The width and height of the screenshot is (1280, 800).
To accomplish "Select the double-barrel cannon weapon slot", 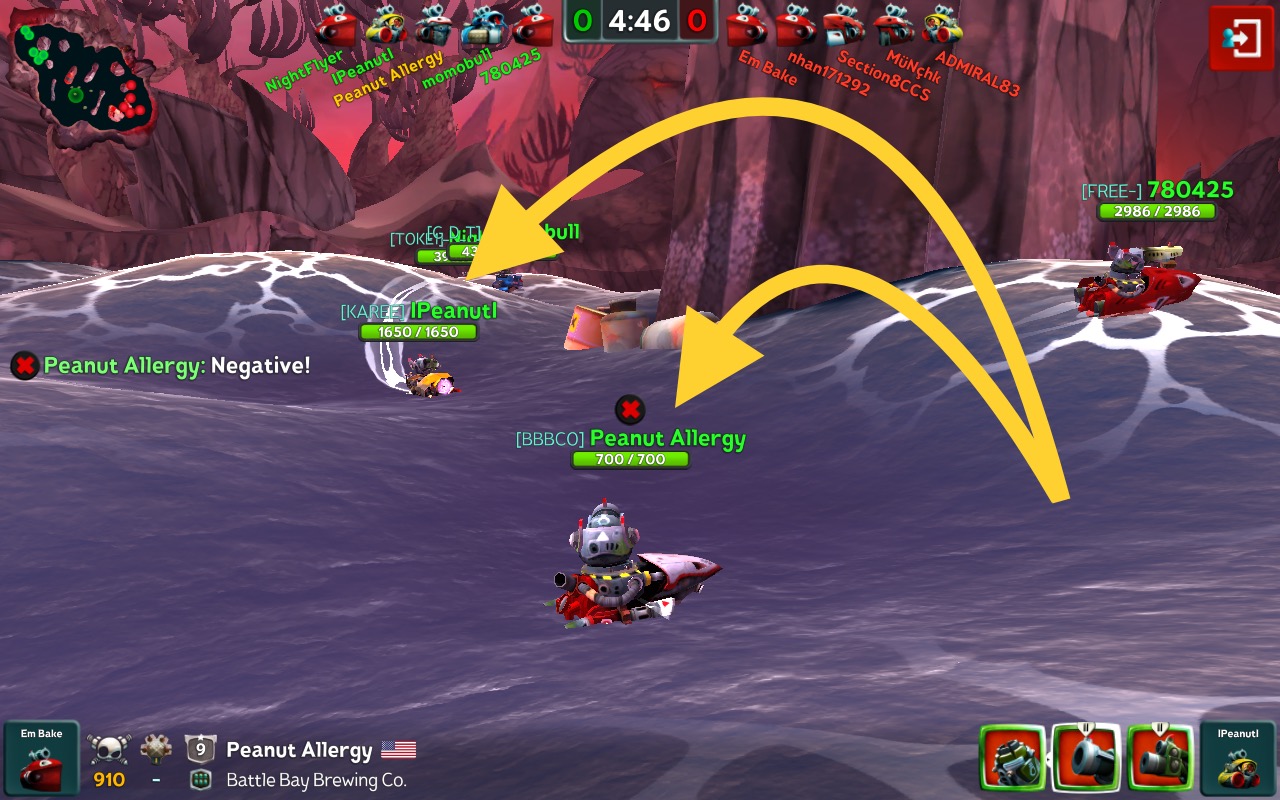I will point(1160,759).
